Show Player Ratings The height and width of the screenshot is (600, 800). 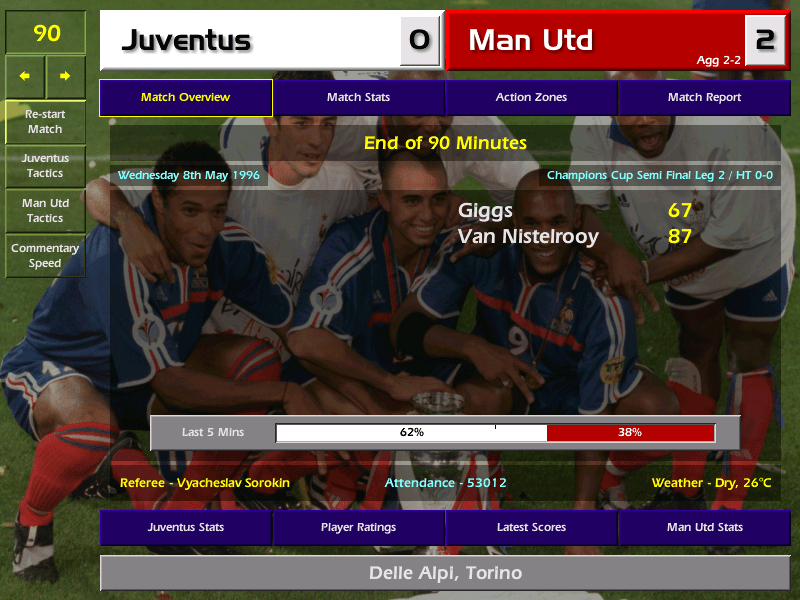click(x=358, y=528)
